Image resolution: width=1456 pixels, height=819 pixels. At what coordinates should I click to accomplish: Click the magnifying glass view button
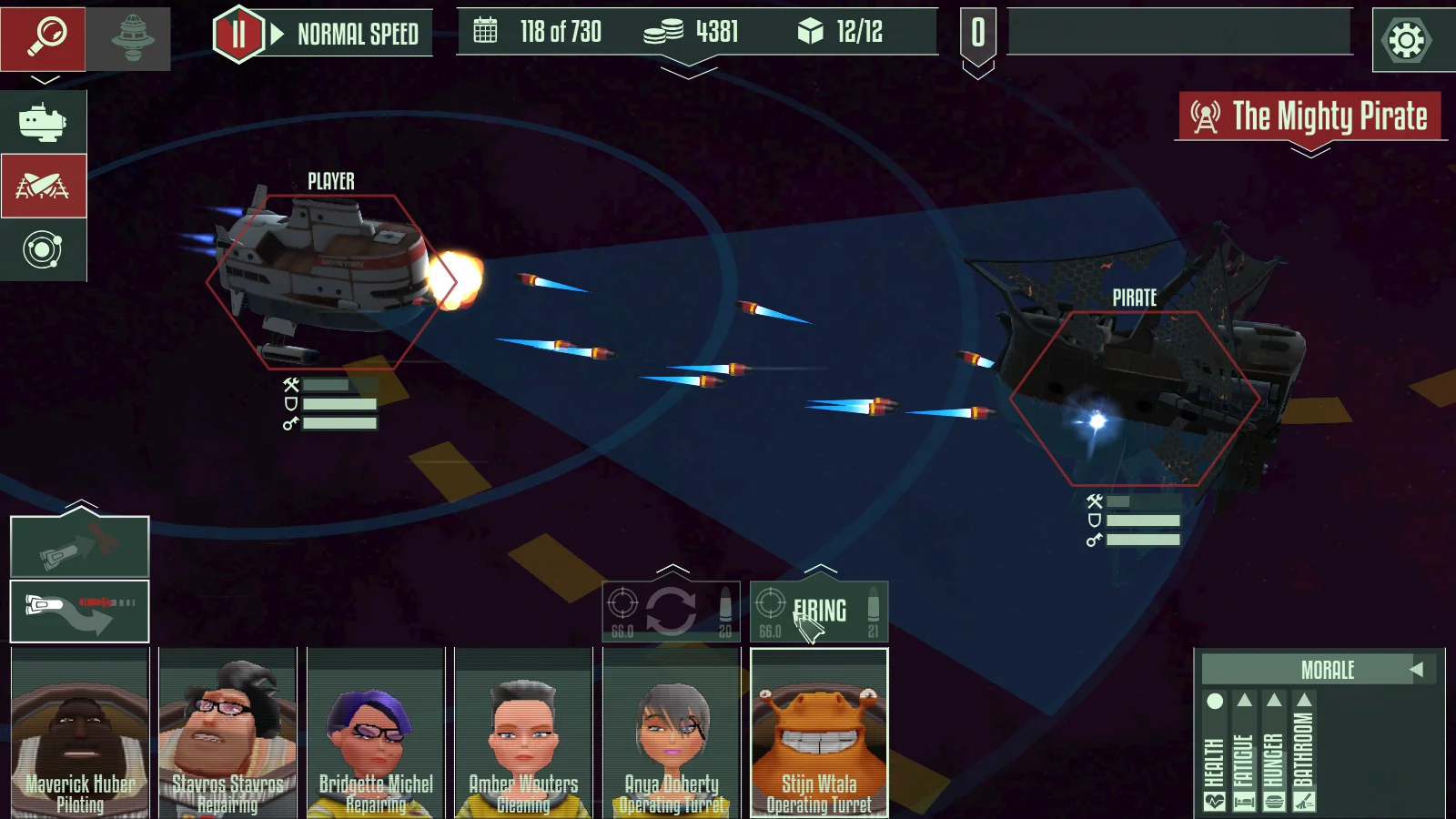coord(44,38)
